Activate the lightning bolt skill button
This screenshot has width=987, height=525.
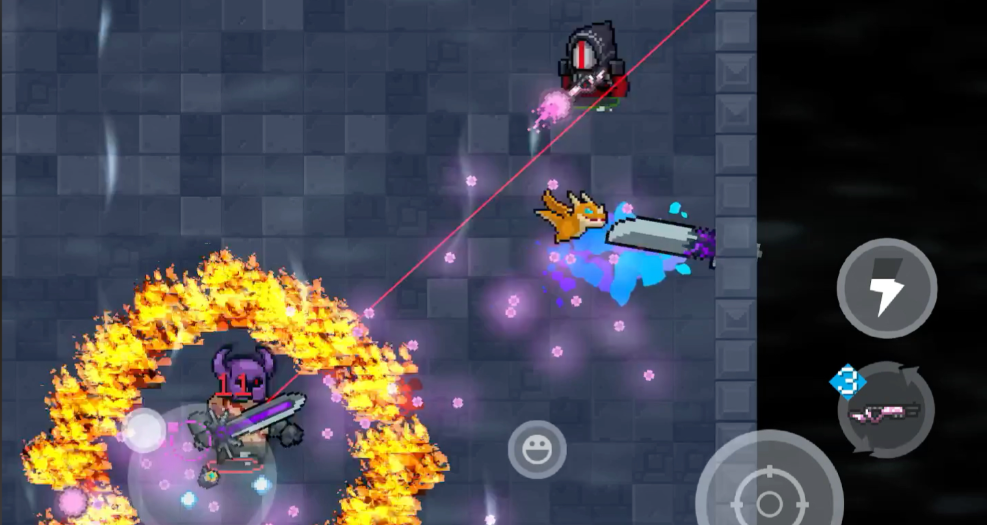886,288
